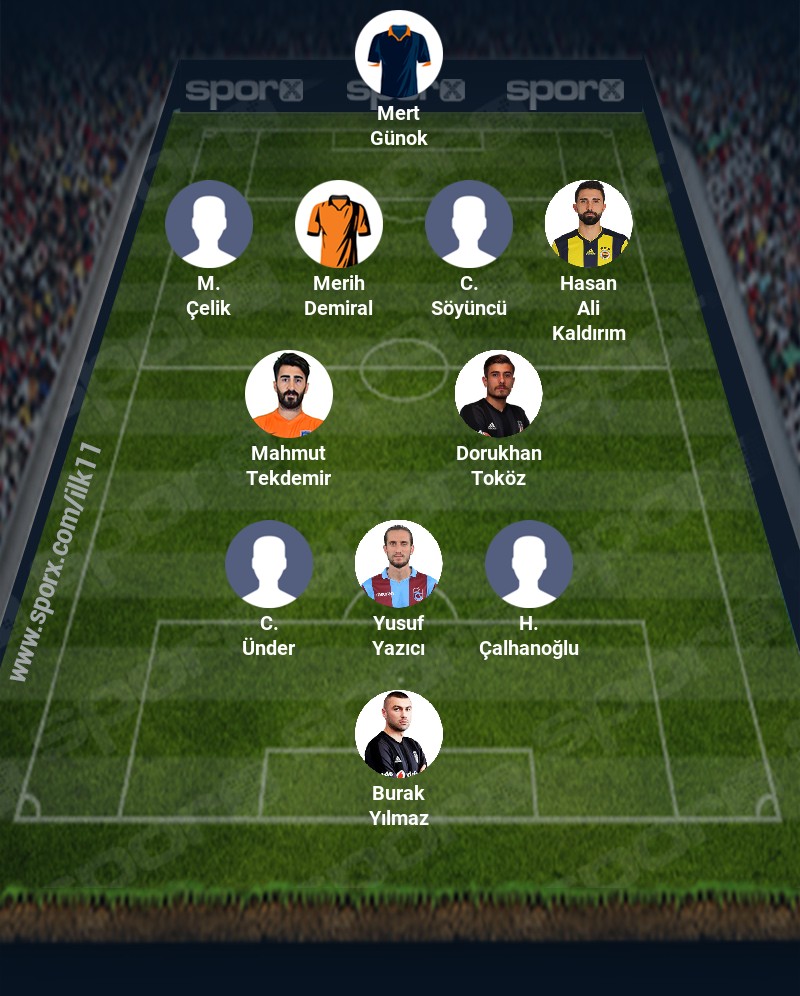Click Yusuf Yazıcı's player photo

tap(399, 564)
